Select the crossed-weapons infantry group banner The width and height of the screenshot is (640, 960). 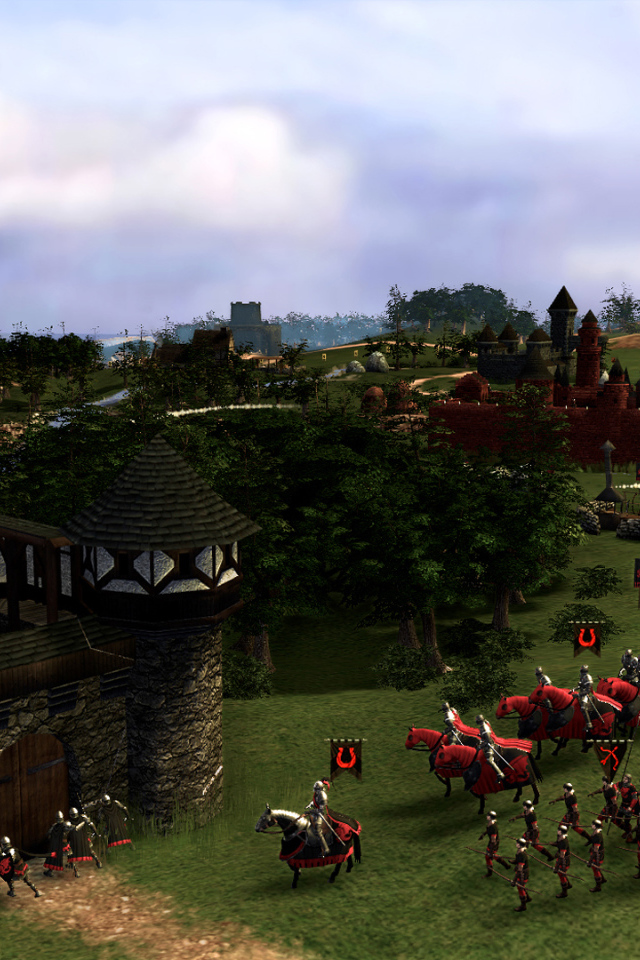[610, 755]
